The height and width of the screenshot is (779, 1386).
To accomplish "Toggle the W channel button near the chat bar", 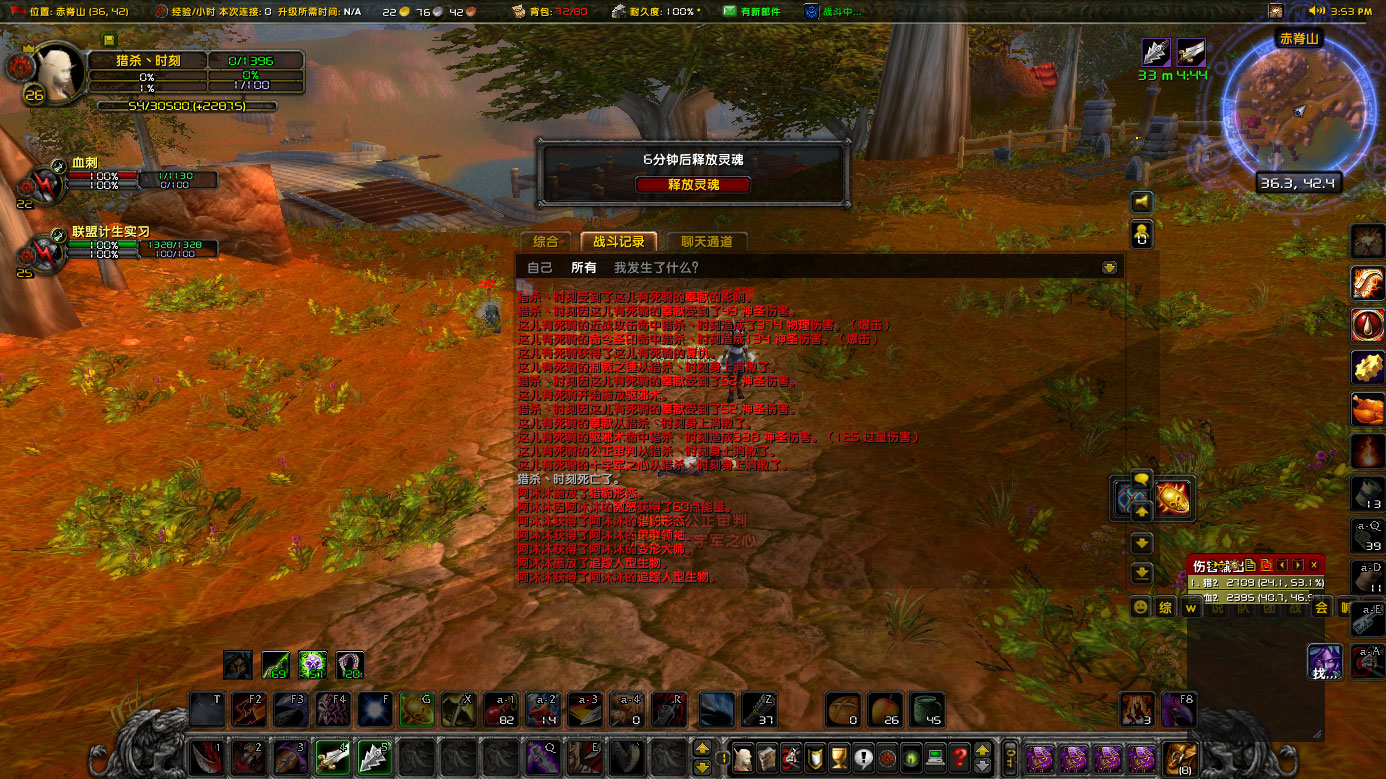I will [x=1190, y=607].
